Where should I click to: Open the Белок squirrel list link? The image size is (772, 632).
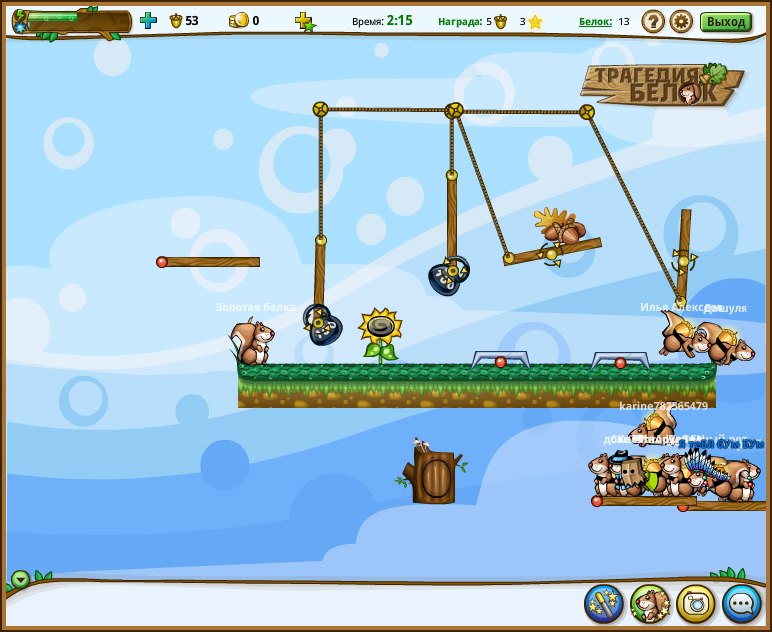coord(595,21)
